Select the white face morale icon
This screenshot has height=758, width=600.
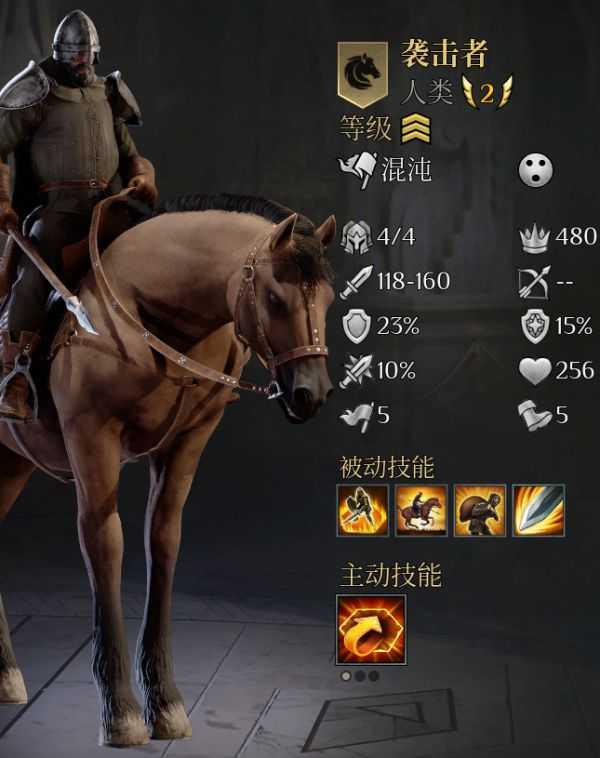tap(535, 171)
